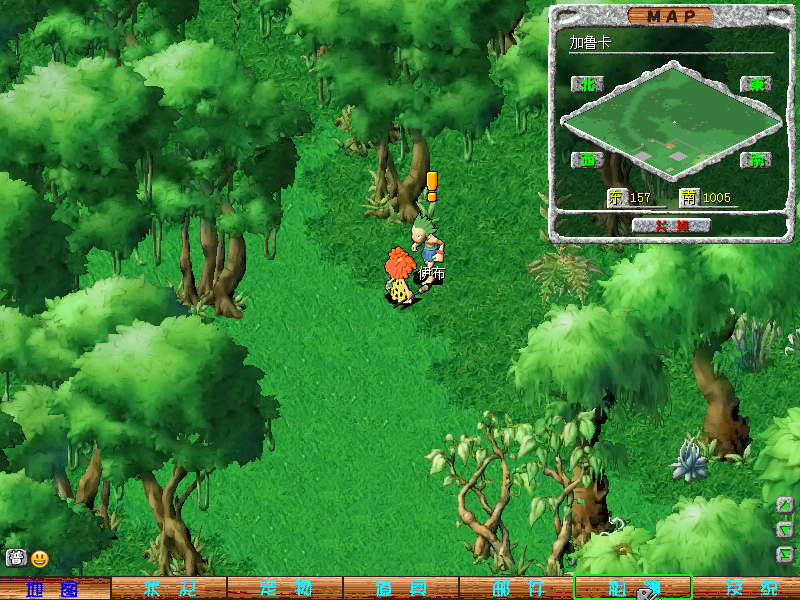The height and width of the screenshot is (600, 800).
Task: Open the 邮件 mail menu
Action: click(516, 589)
